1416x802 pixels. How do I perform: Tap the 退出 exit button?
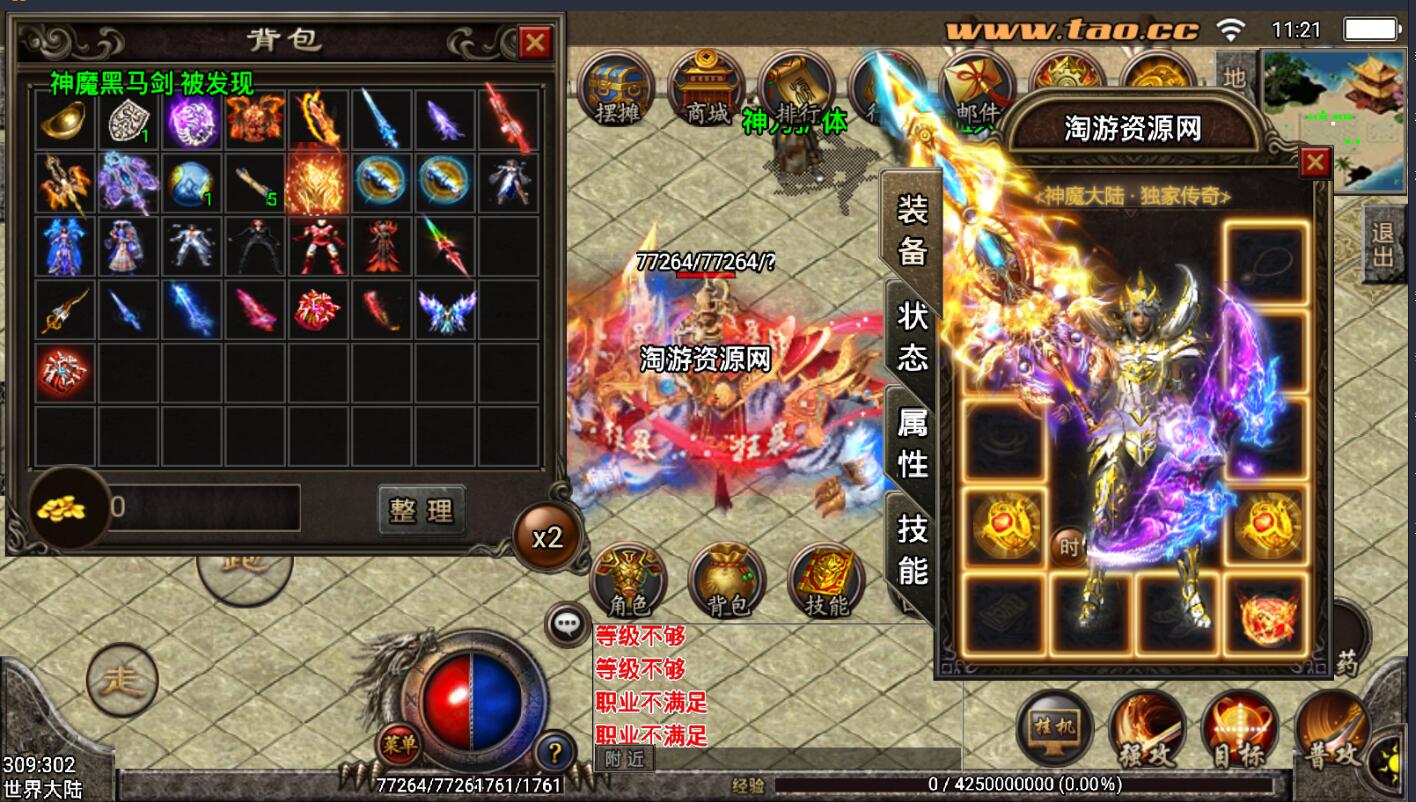pyautogui.click(x=1383, y=246)
